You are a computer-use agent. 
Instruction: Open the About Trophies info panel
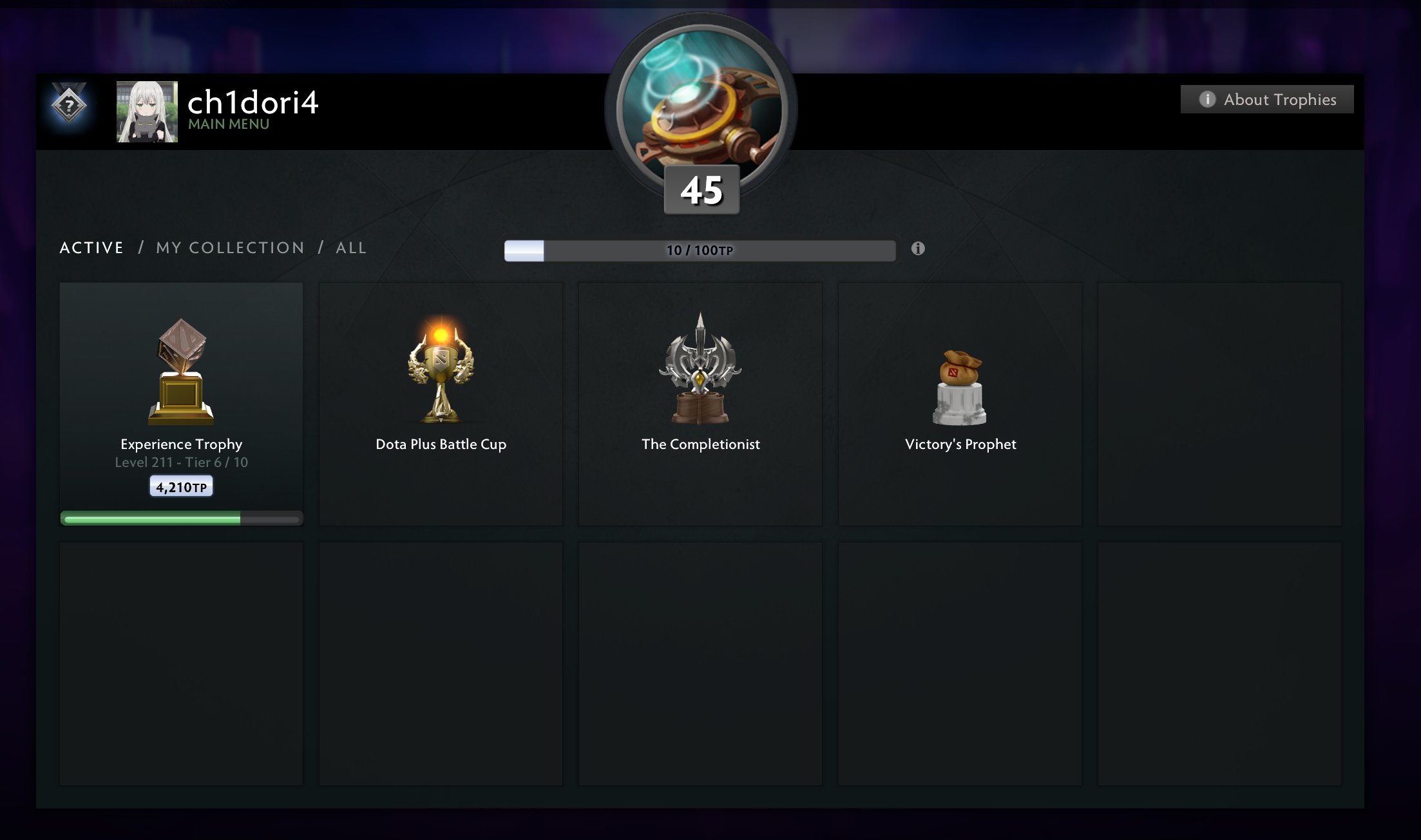point(1266,99)
